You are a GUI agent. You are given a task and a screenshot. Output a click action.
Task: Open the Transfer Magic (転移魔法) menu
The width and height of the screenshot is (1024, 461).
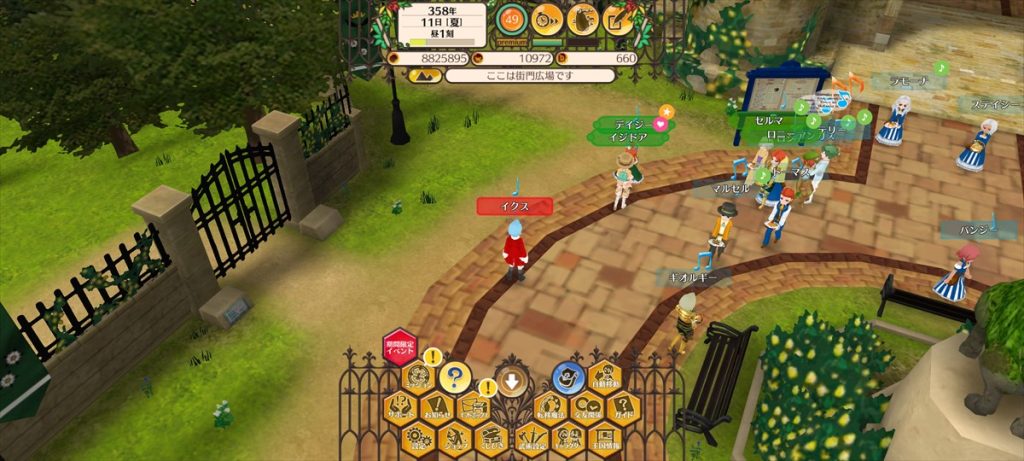tap(547, 407)
